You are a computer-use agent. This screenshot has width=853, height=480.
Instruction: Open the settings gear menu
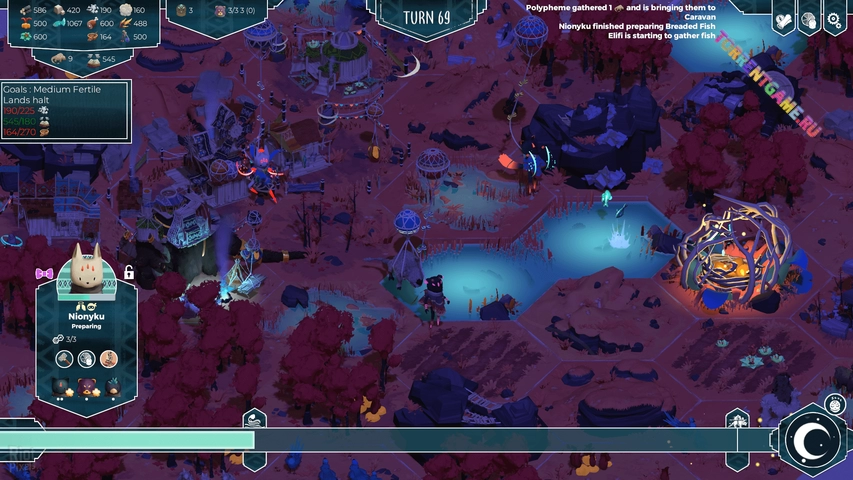(x=834, y=20)
